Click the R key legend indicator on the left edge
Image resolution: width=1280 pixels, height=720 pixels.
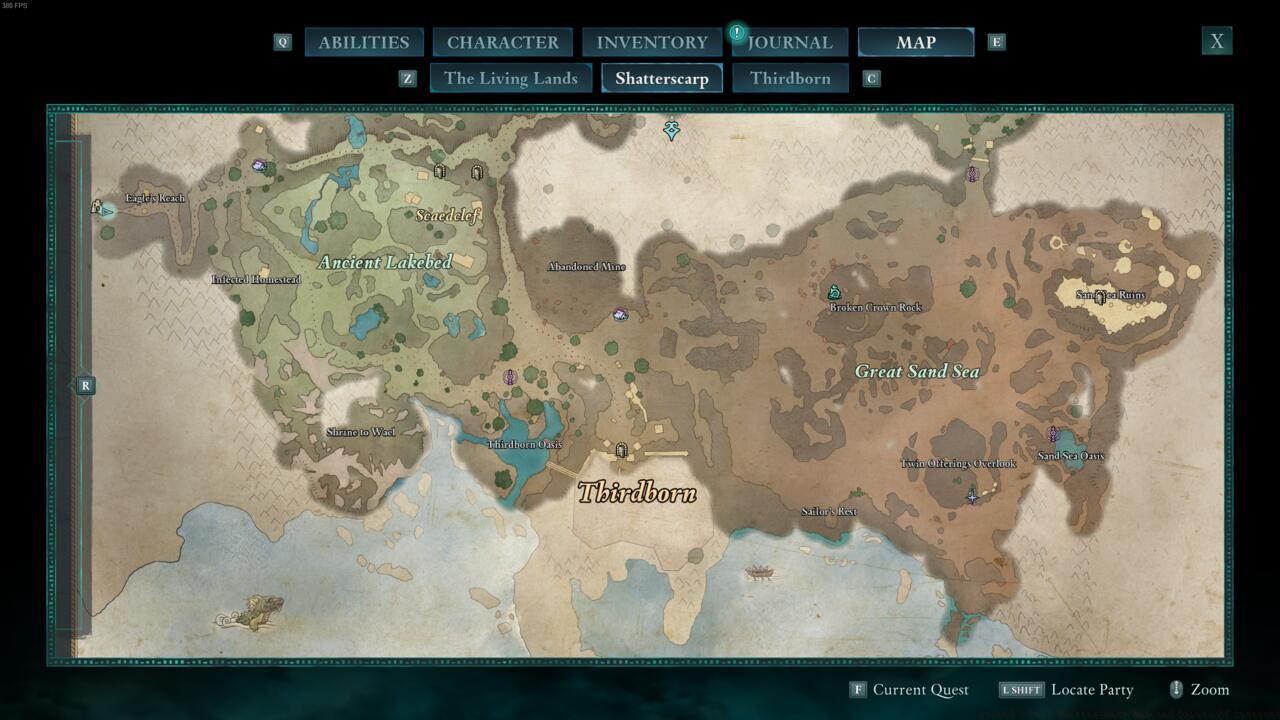pos(84,385)
